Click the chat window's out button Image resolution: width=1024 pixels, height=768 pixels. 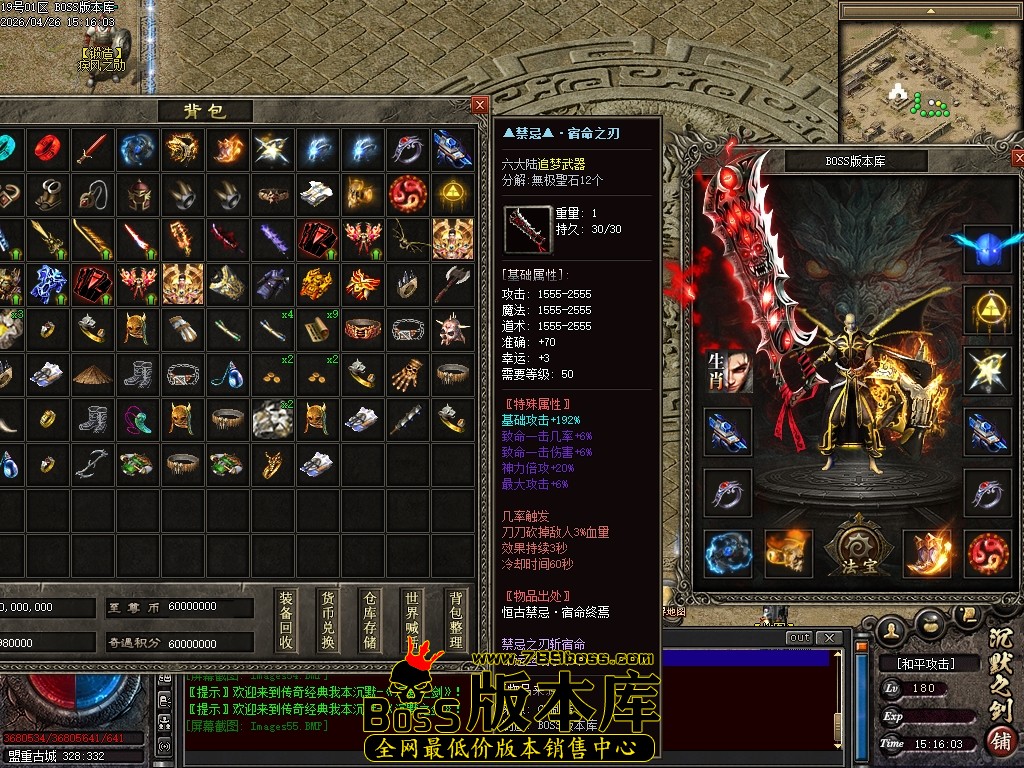[x=799, y=638]
